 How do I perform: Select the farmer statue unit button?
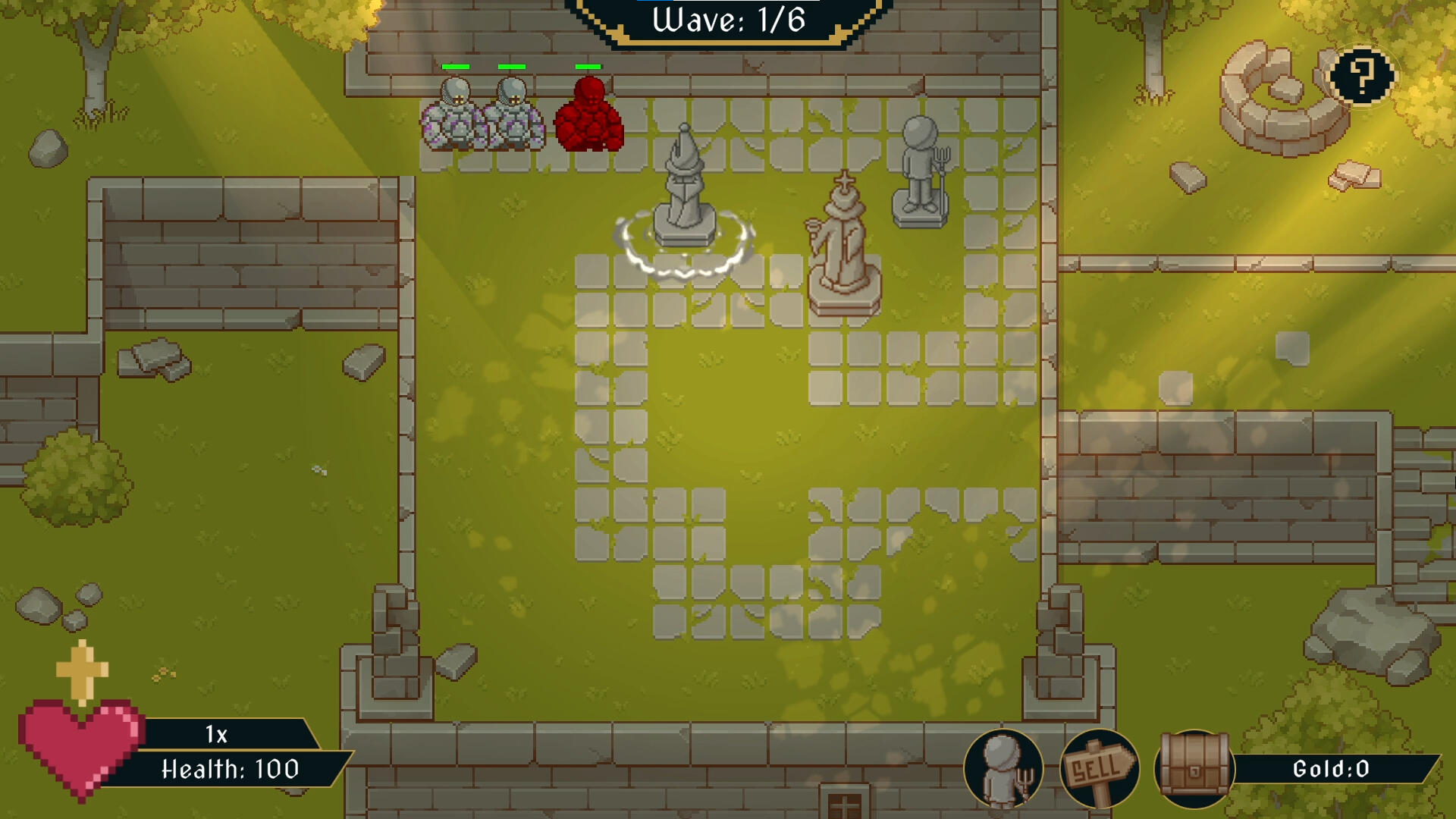tap(1003, 769)
